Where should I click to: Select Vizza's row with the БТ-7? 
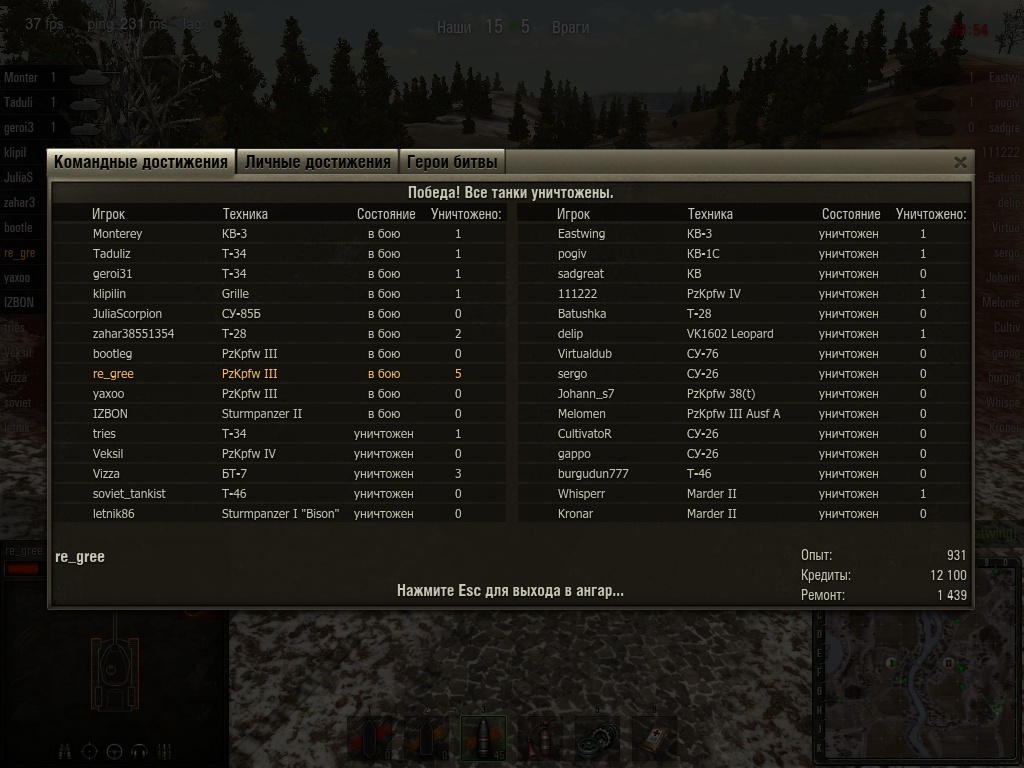(106, 474)
